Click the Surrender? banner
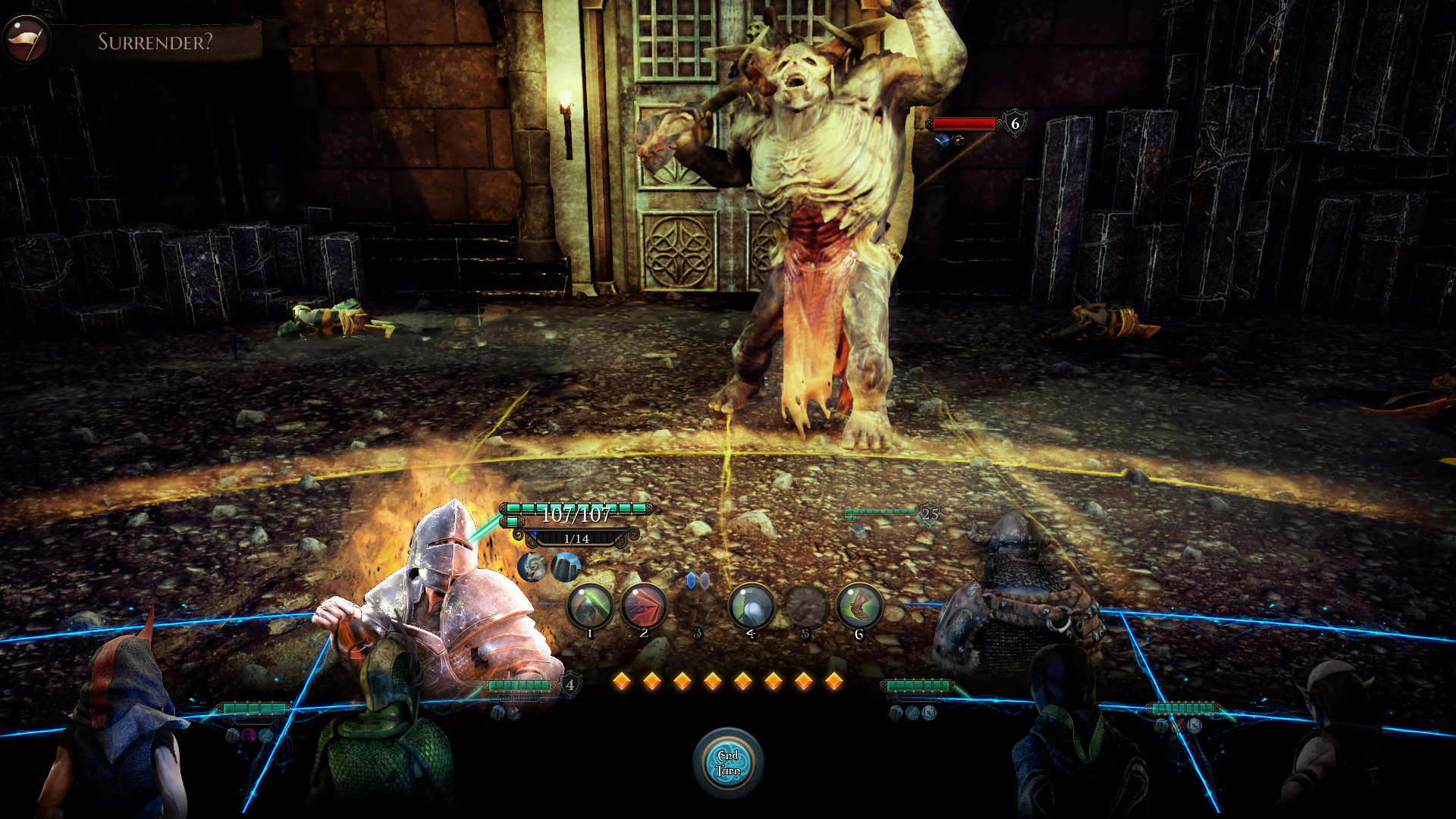The width and height of the screenshot is (1456, 819). coord(155,43)
